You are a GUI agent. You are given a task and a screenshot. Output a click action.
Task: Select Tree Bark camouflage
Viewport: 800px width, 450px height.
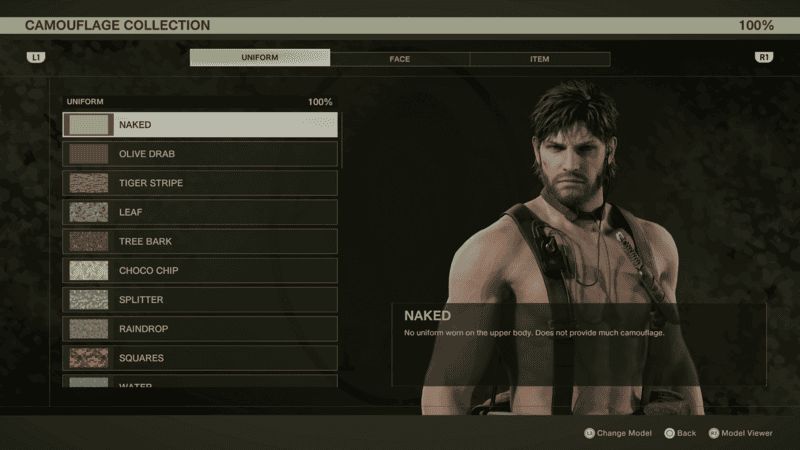pyautogui.click(x=200, y=241)
